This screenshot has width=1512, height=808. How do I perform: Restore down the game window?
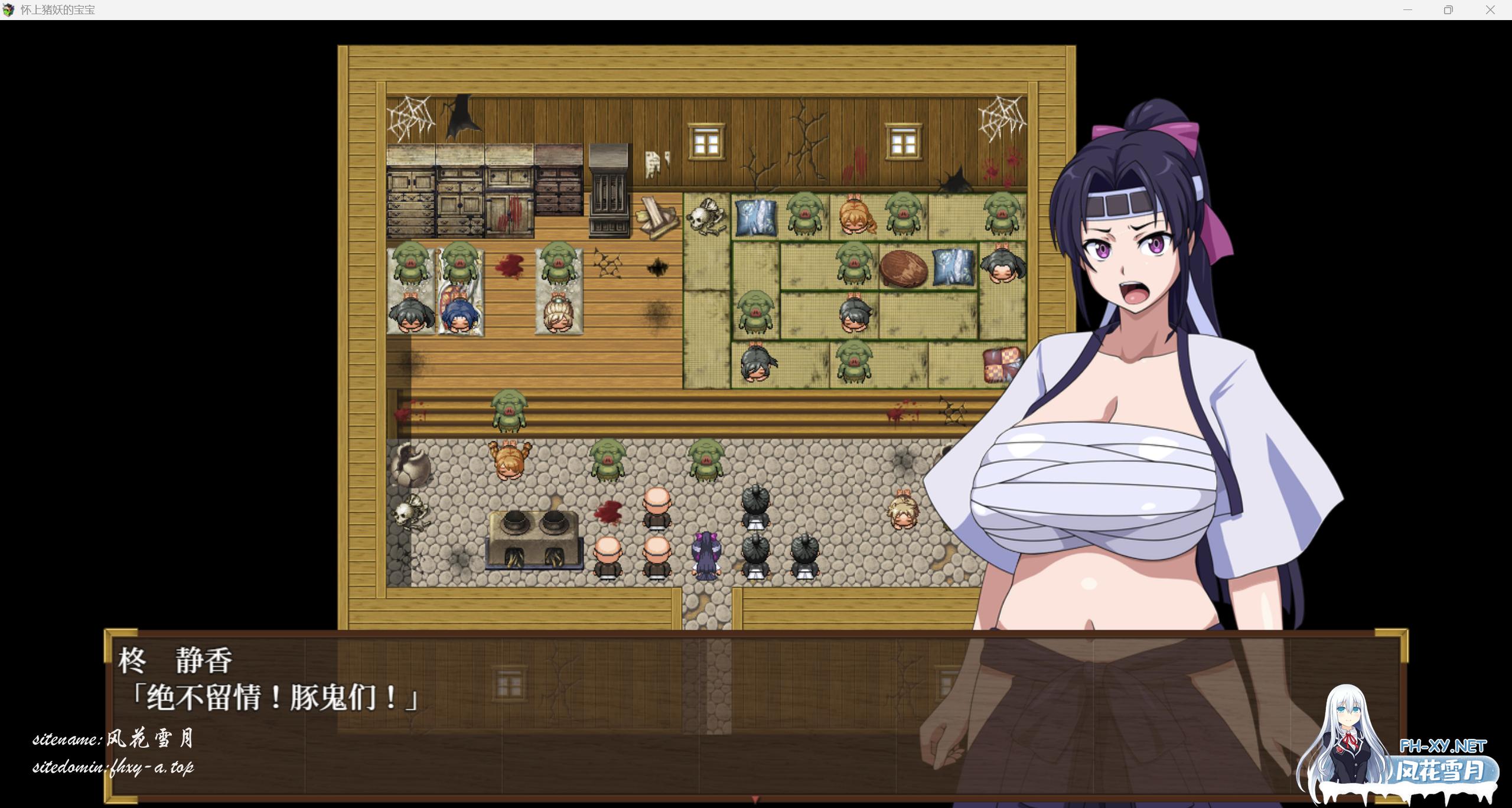pyautogui.click(x=1448, y=10)
